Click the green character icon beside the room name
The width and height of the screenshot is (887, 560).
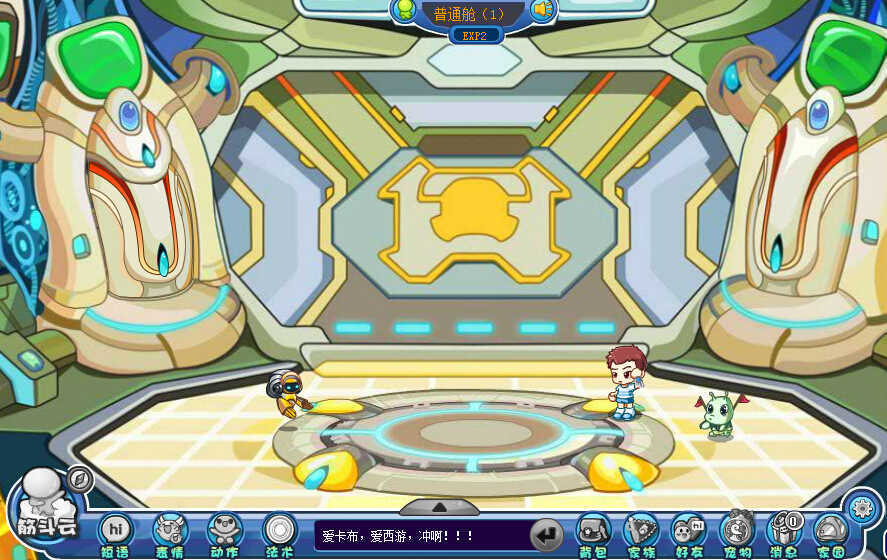(x=405, y=11)
